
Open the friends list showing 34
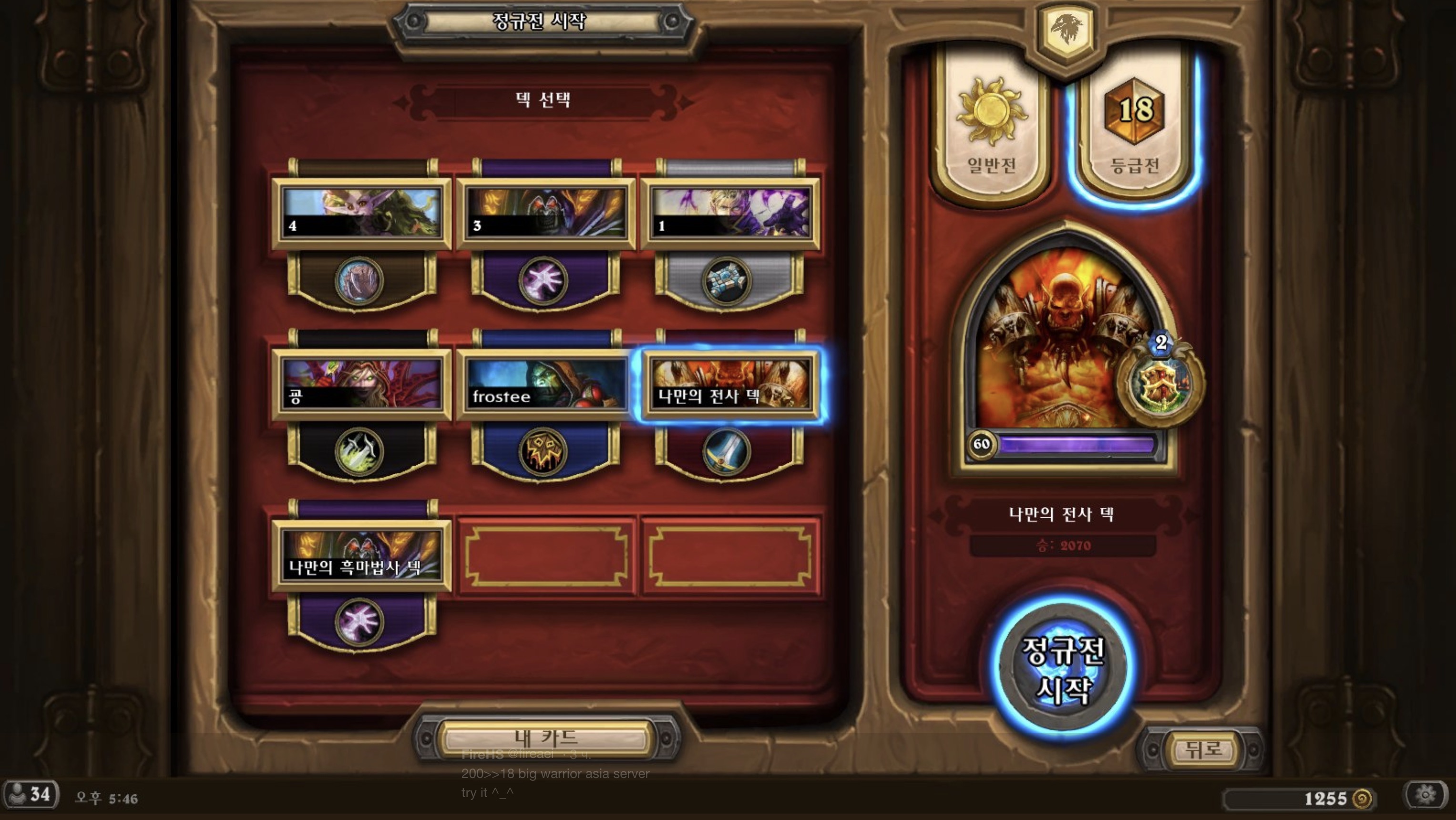[x=31, y=795]
